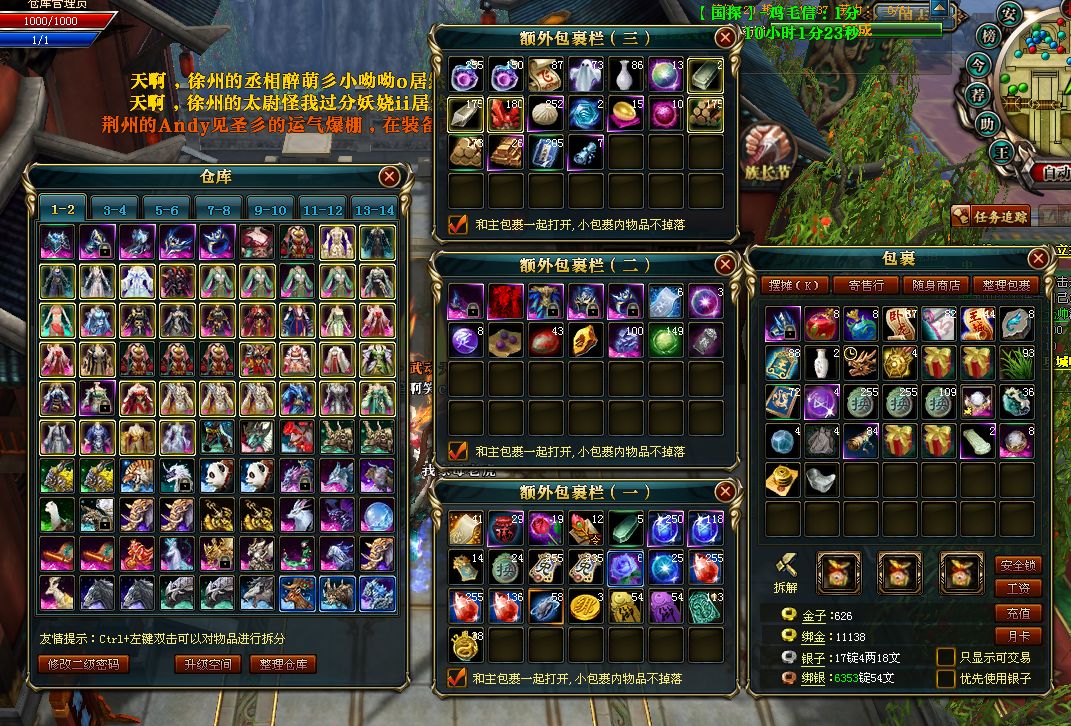
Task: Open the 充值 recharge button
Action: [1018, 612]
